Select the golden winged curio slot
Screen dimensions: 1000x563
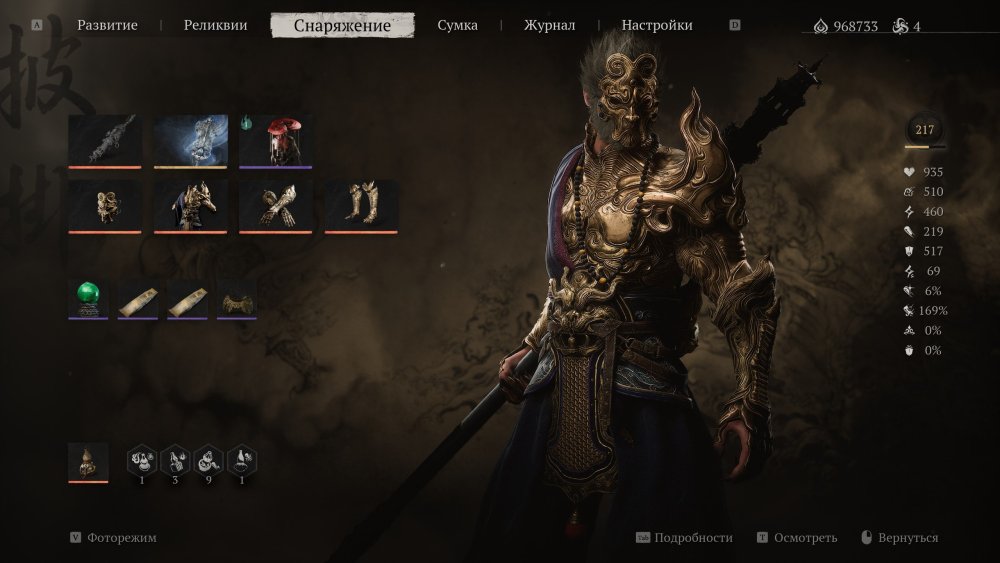[x=237, y=298]
